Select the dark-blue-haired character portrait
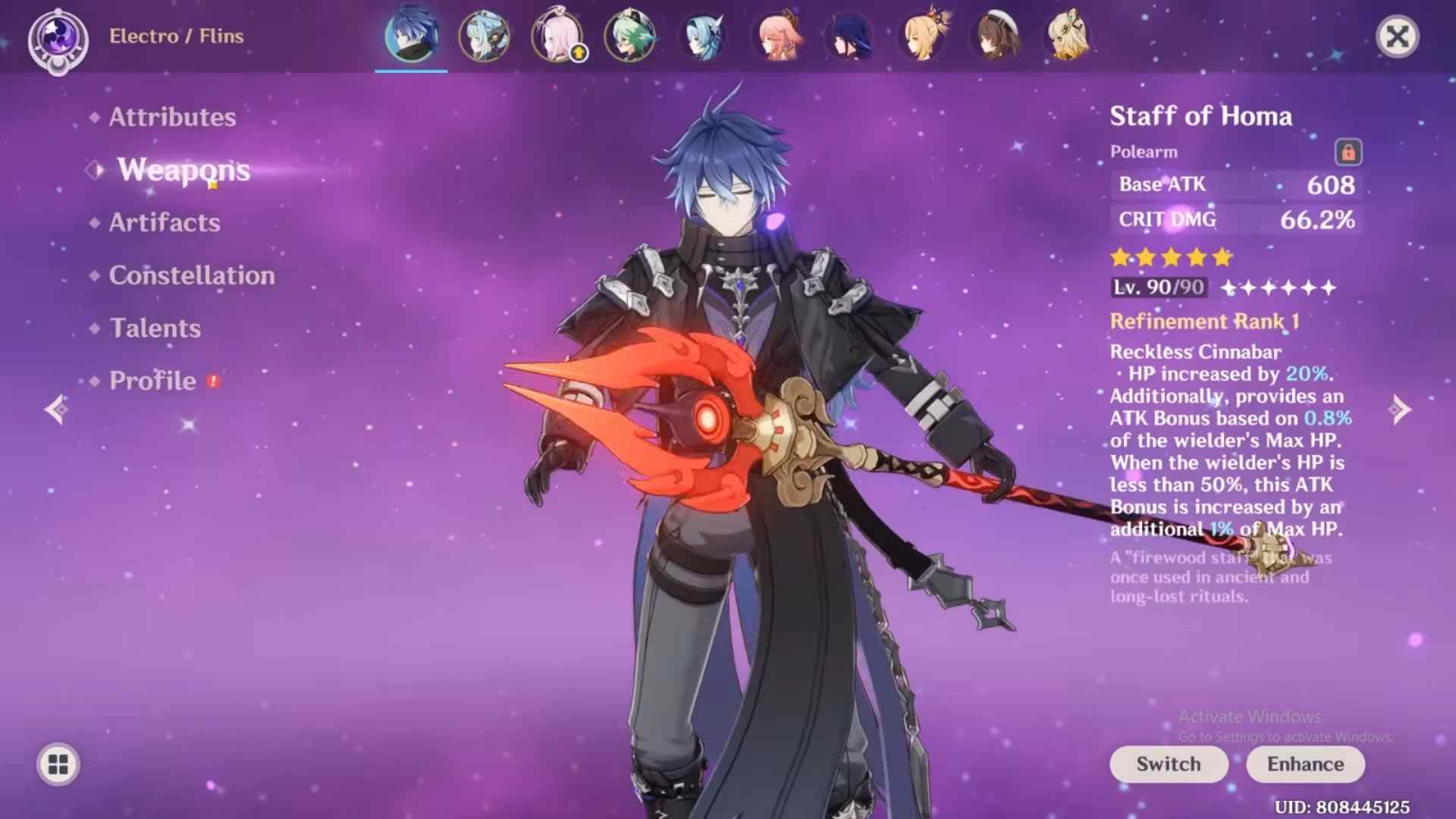Viewport: 1456px width, 819px height. [x=849, y=36]
